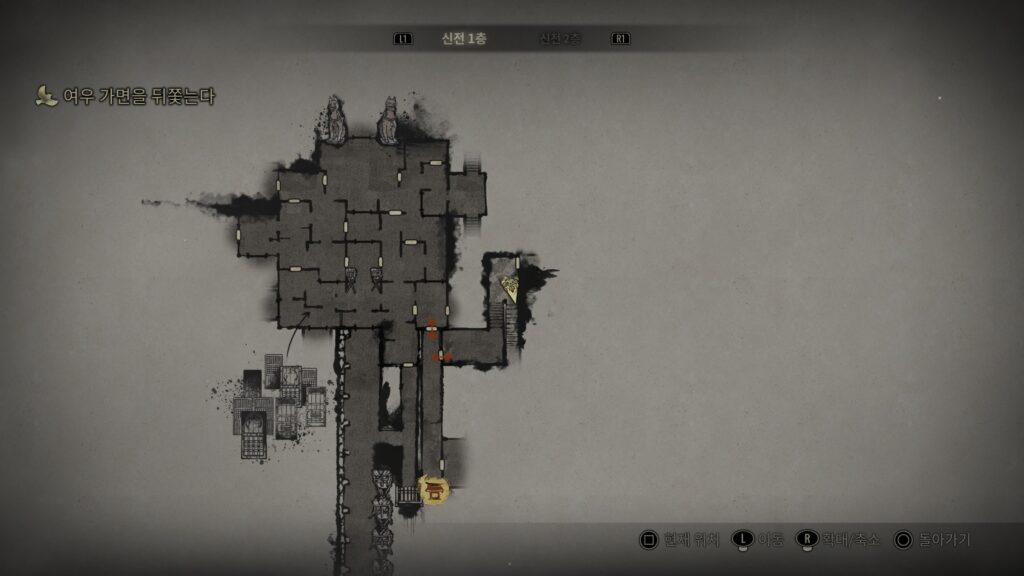The height and width of the screenshot is (576, 1024).
Task: Switch to the 신전 2층 floor tab
Action: (560, 39)
